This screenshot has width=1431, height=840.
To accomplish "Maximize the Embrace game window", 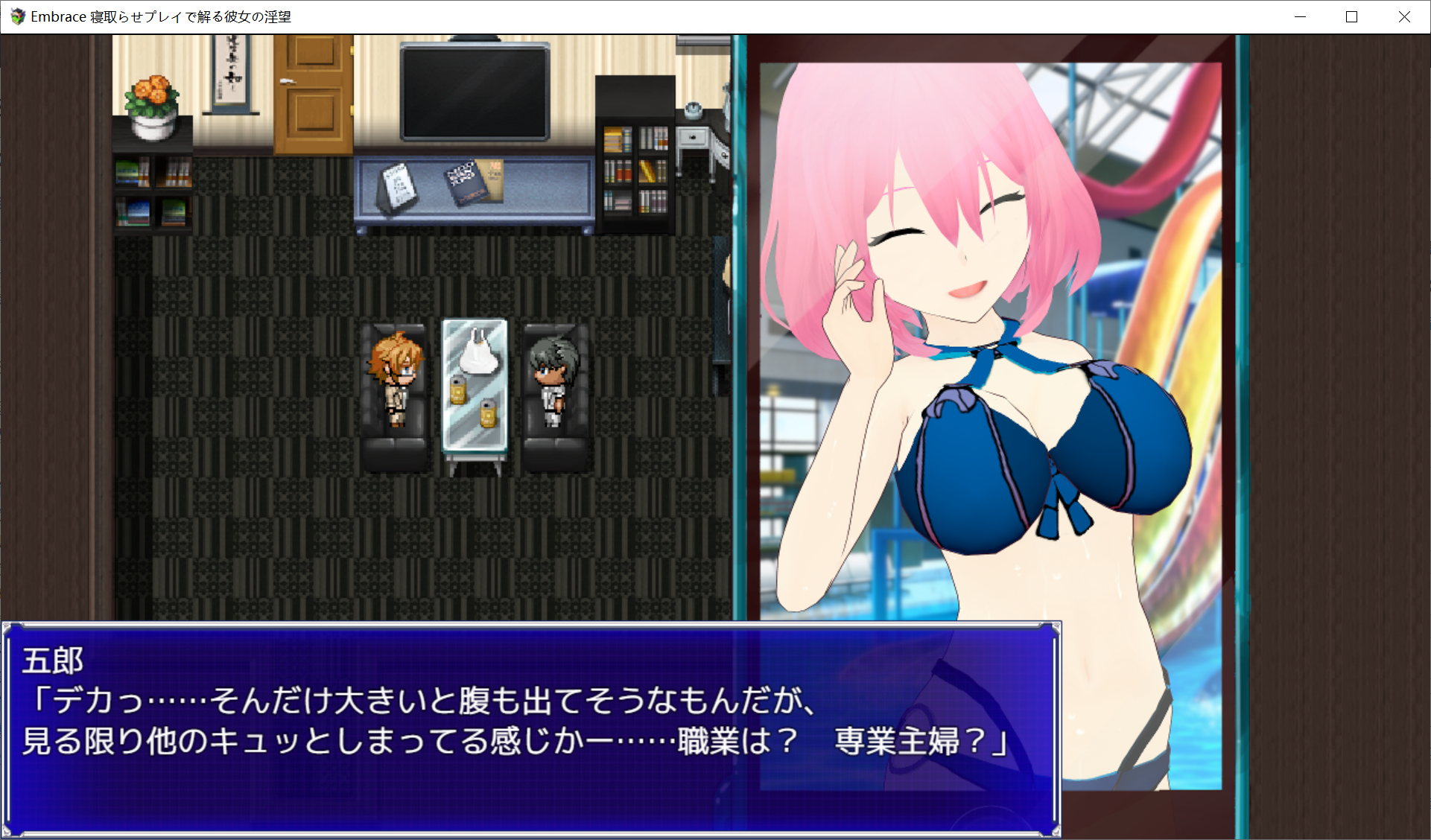I will click(x=1352, y=16).
